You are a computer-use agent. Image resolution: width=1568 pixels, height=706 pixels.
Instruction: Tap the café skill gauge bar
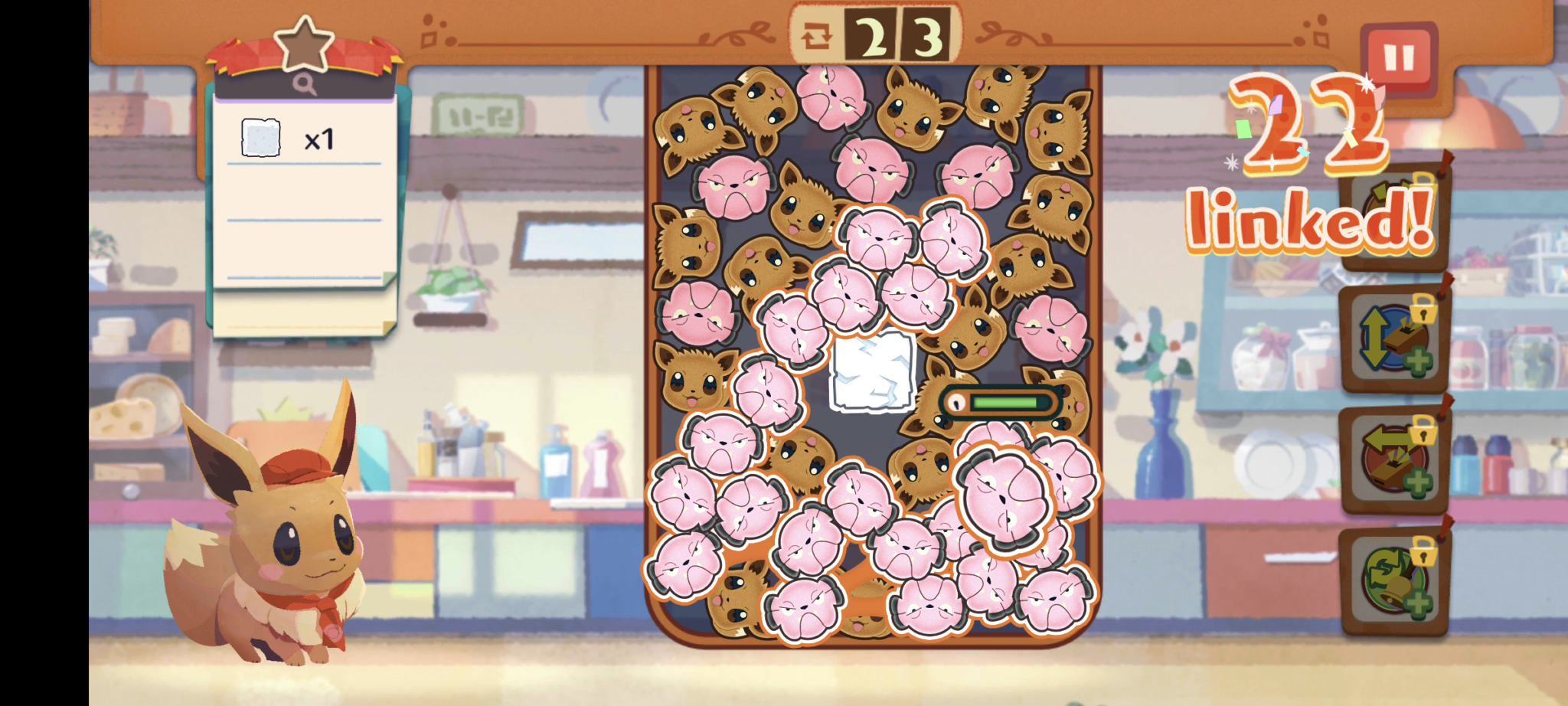(1002, 403)
